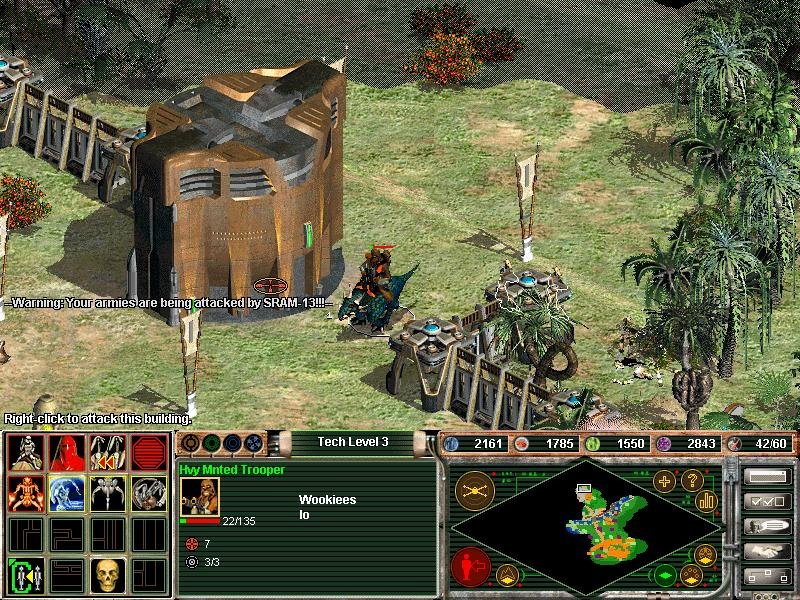Click the crossed-lines signal button beside minimap

[x=472, y=489]
